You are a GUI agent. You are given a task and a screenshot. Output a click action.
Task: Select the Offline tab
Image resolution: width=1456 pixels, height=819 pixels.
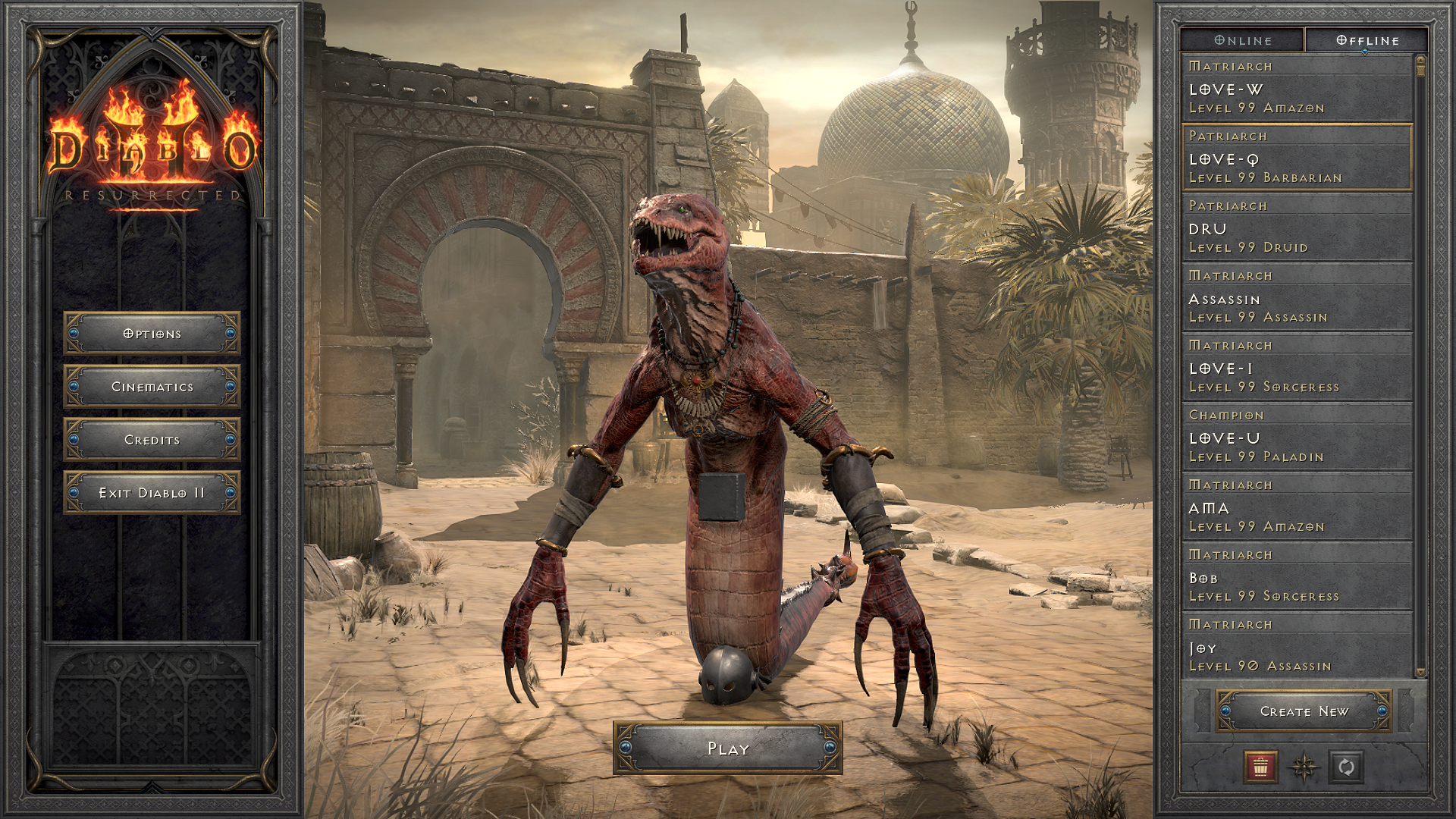1367,40
